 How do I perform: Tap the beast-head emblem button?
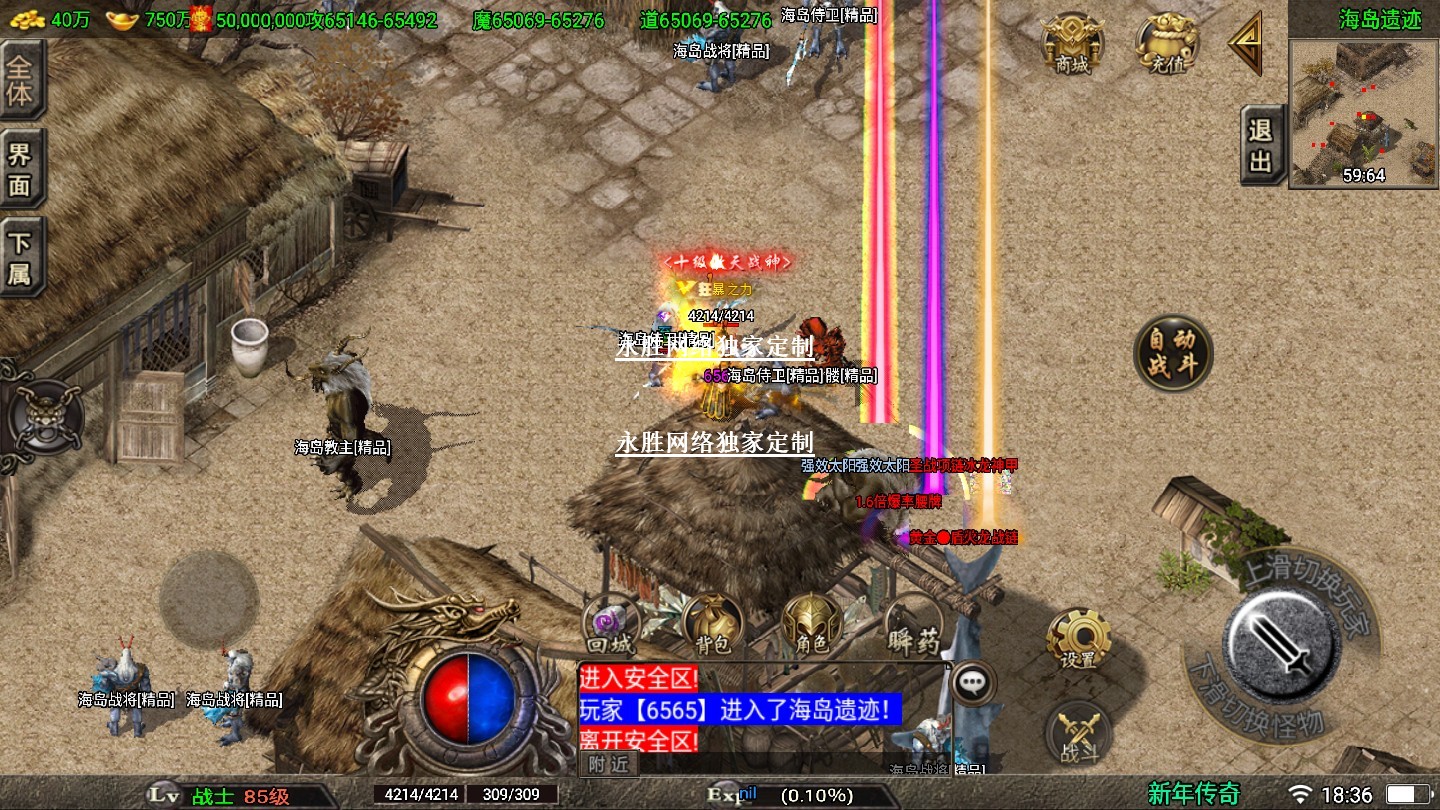point(45,416)
